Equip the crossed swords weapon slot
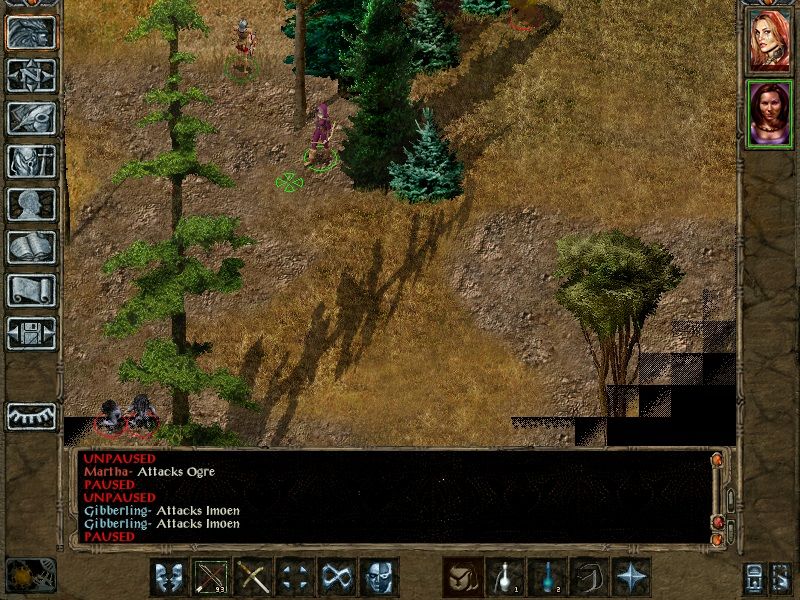This screenshot has width=800, height=600. pos(253,577)
